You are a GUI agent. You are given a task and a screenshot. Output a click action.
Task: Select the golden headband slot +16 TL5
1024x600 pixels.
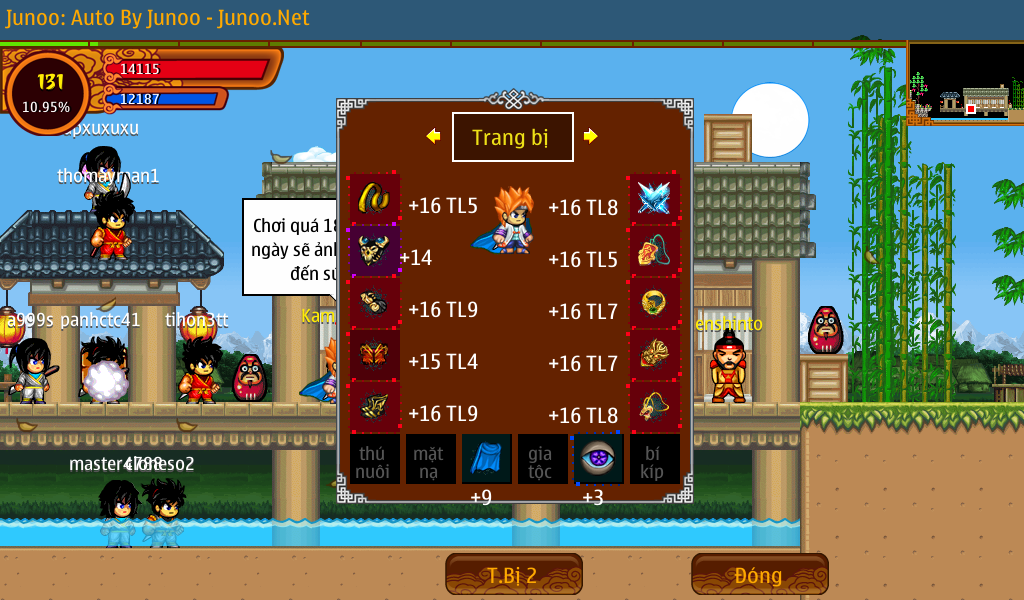(374, 198)
